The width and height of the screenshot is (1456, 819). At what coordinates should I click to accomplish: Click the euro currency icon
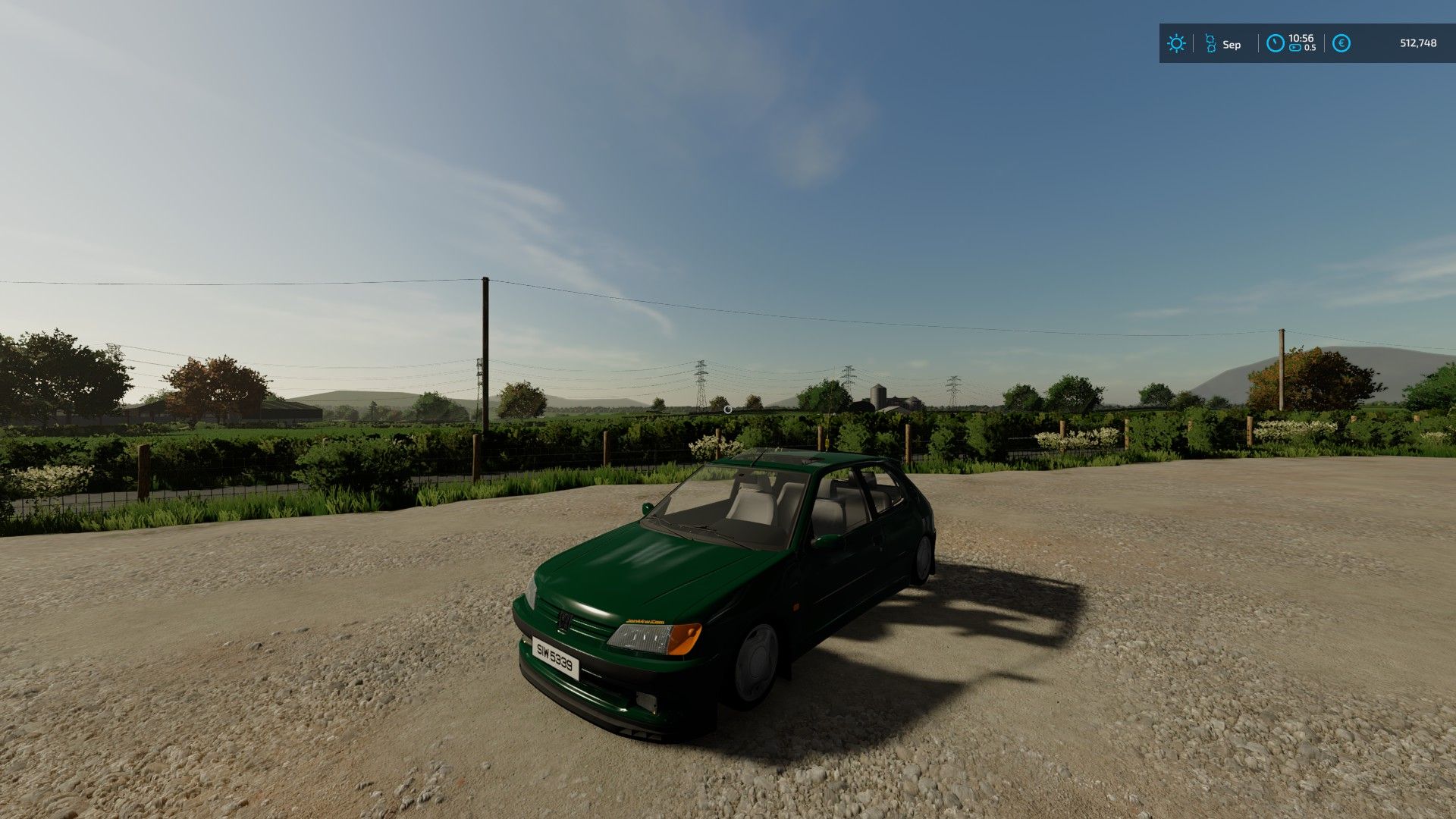tap(1342, 42)
